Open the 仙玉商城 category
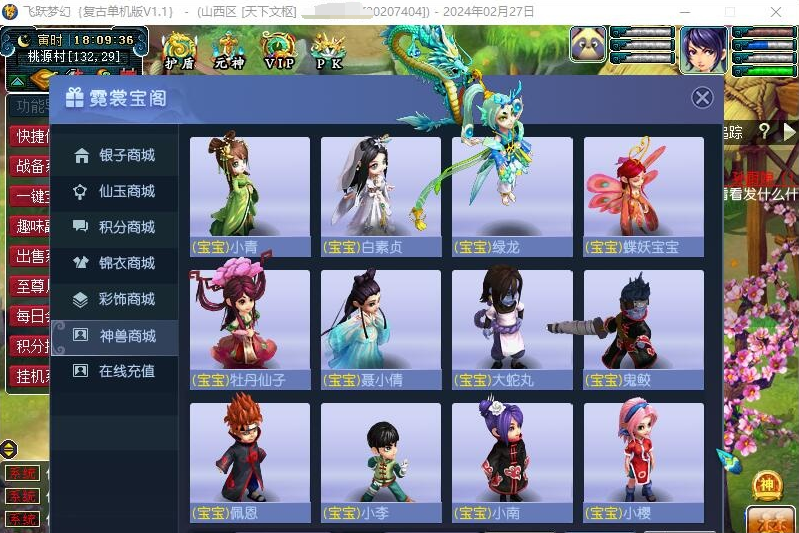Image resolution: width=799 pixels, height=533 pixels. [115, 192]
